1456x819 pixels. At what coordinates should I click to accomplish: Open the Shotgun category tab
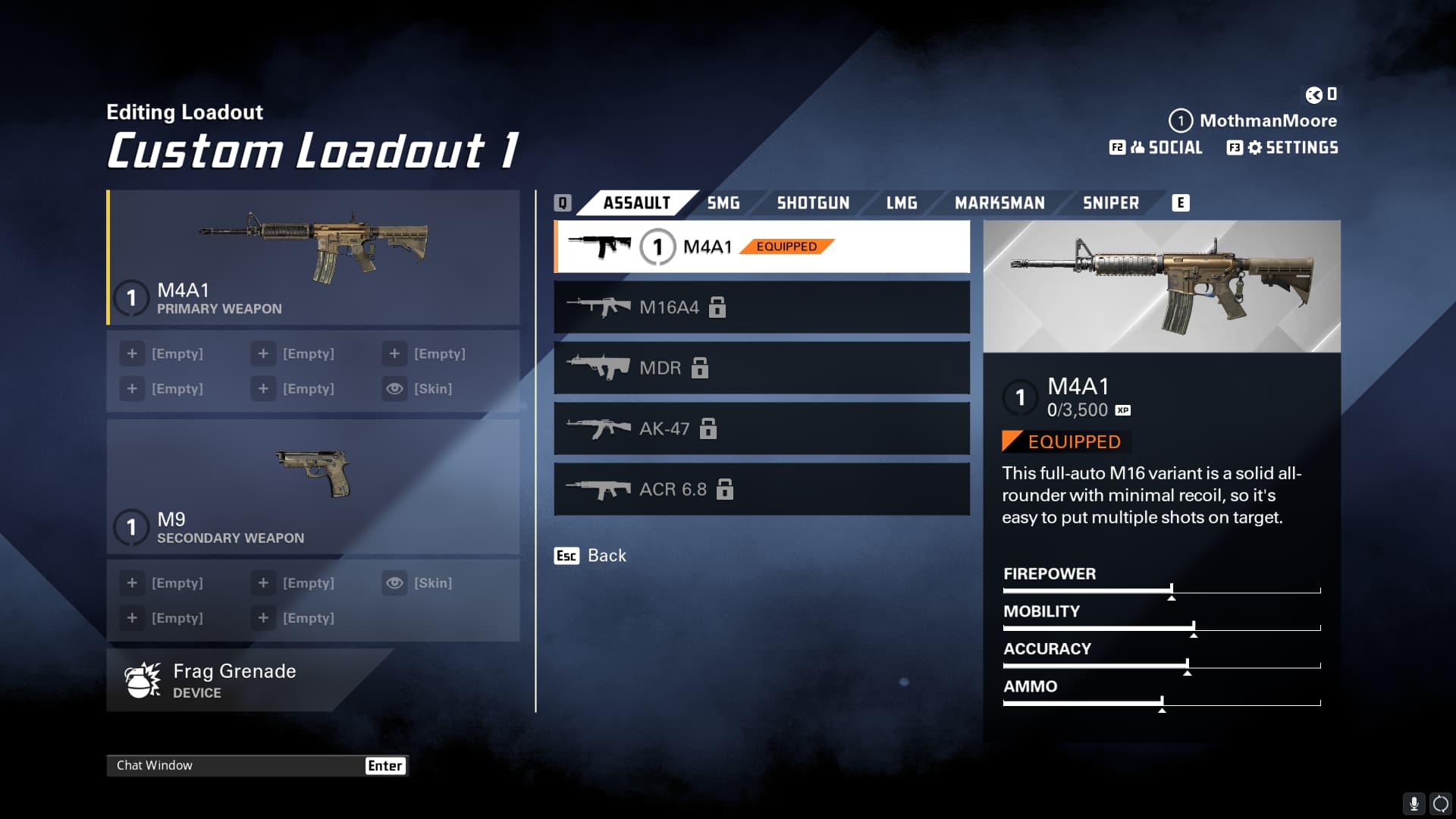pyautogui.click(x=813, y=203)
